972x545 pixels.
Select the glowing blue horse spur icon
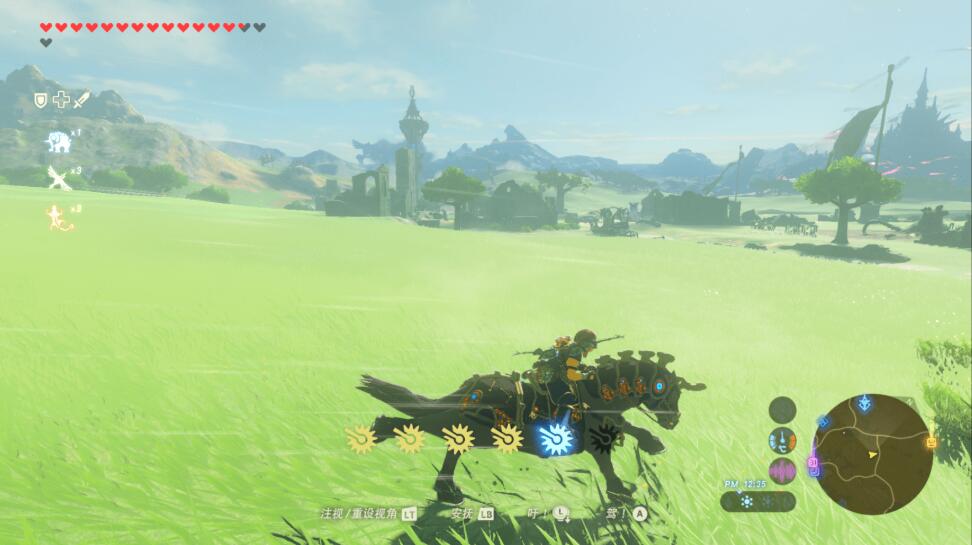pos(553,438)
